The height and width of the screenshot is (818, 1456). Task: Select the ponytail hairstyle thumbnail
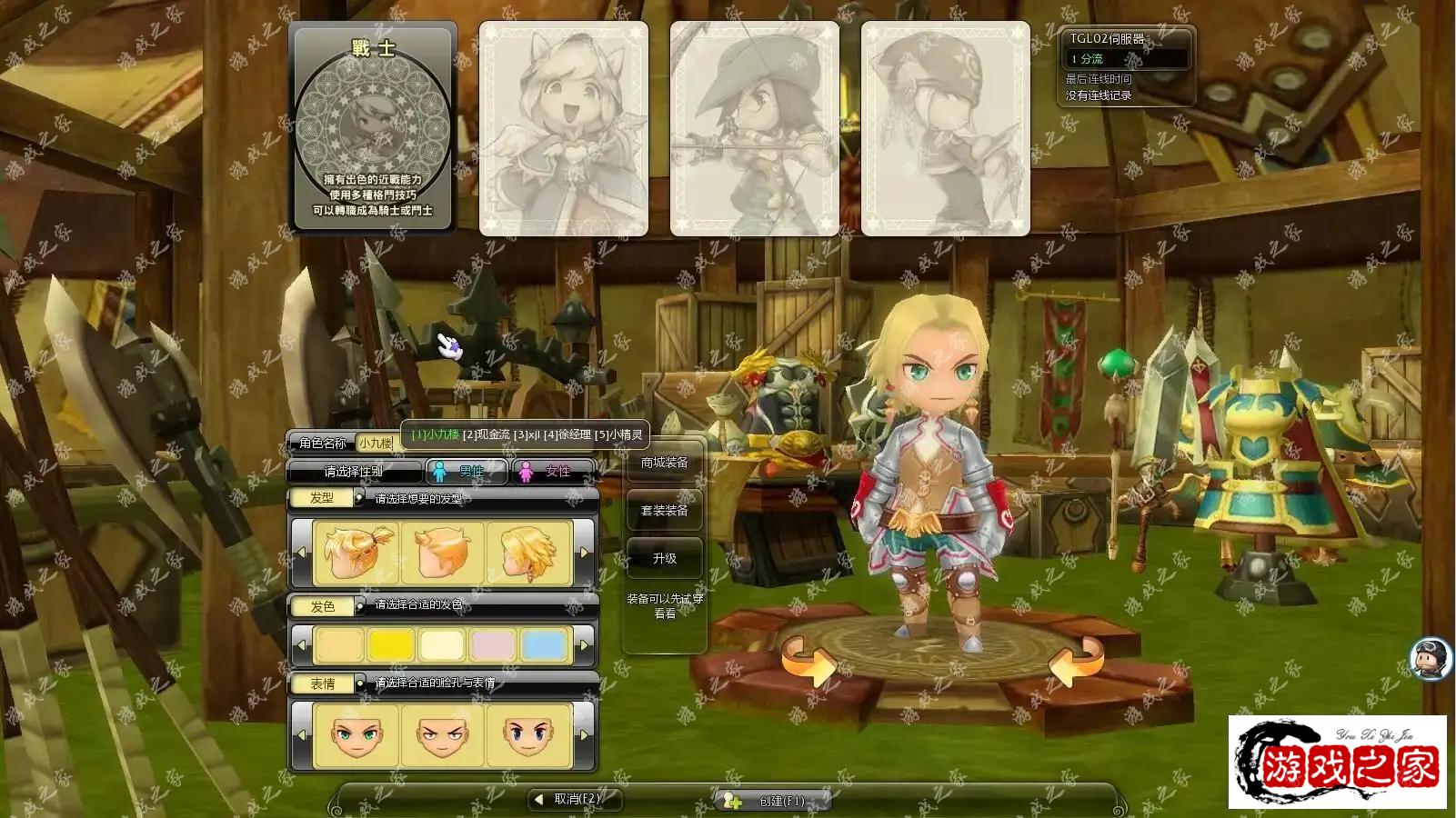click(356, 552)
